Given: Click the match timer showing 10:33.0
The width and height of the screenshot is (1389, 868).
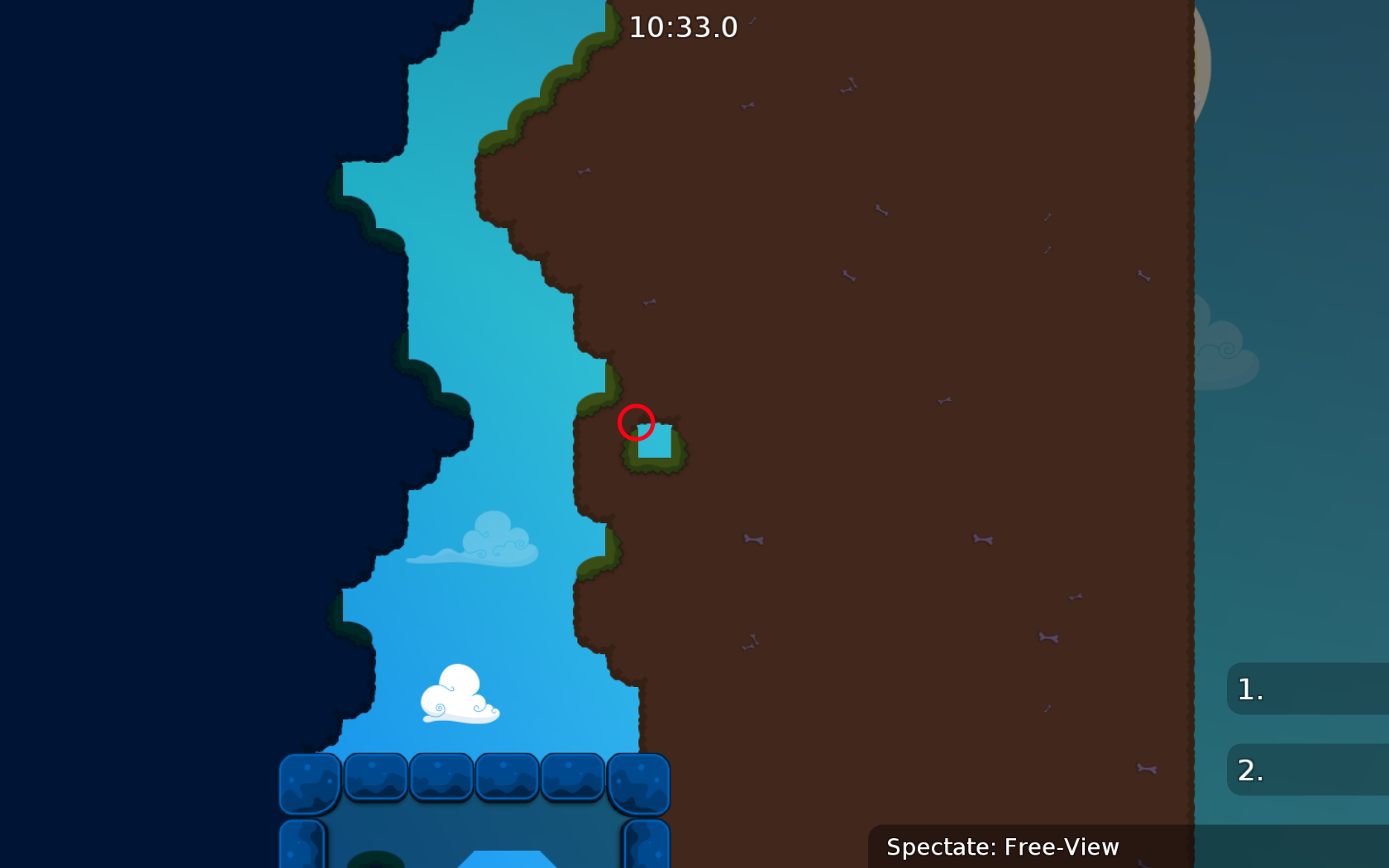Looking at the screenshot, I should tap(685, 27).
